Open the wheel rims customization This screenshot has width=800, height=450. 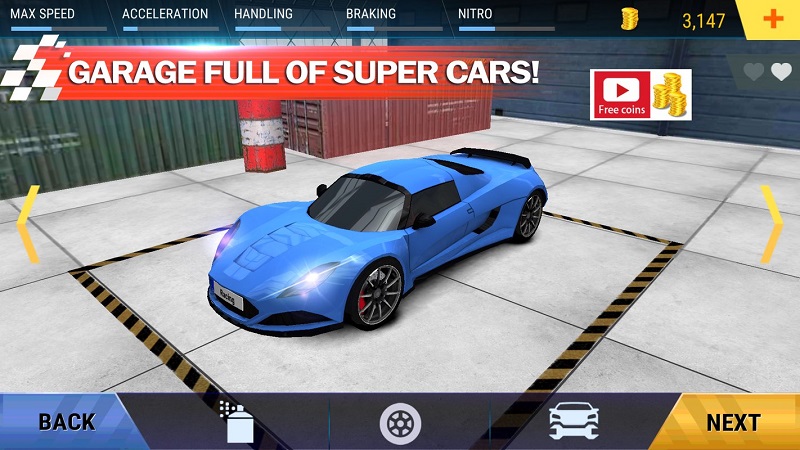tap(400, 422)
